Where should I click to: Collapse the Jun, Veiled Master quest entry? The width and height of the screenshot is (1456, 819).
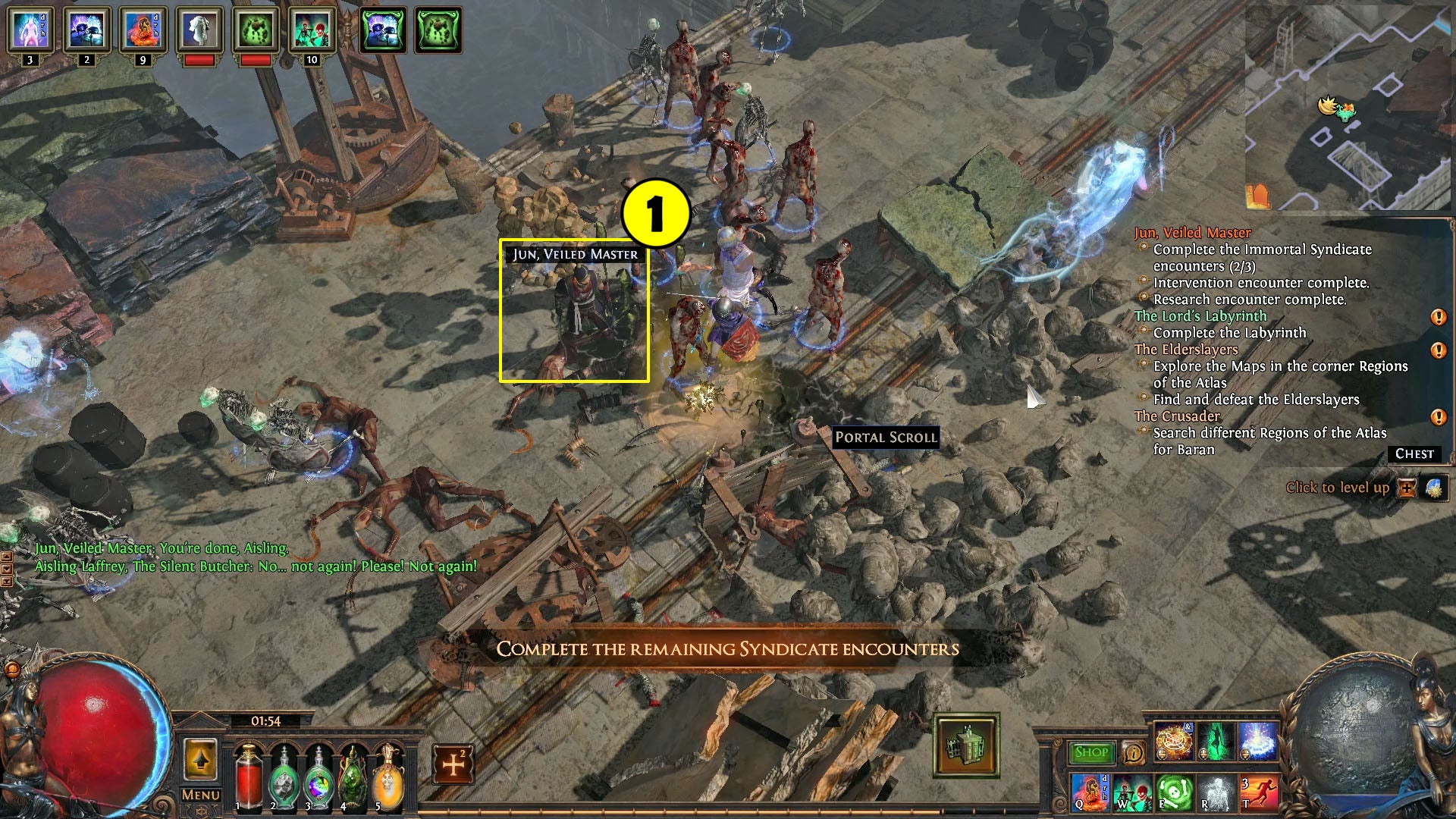coord(1193,232)
